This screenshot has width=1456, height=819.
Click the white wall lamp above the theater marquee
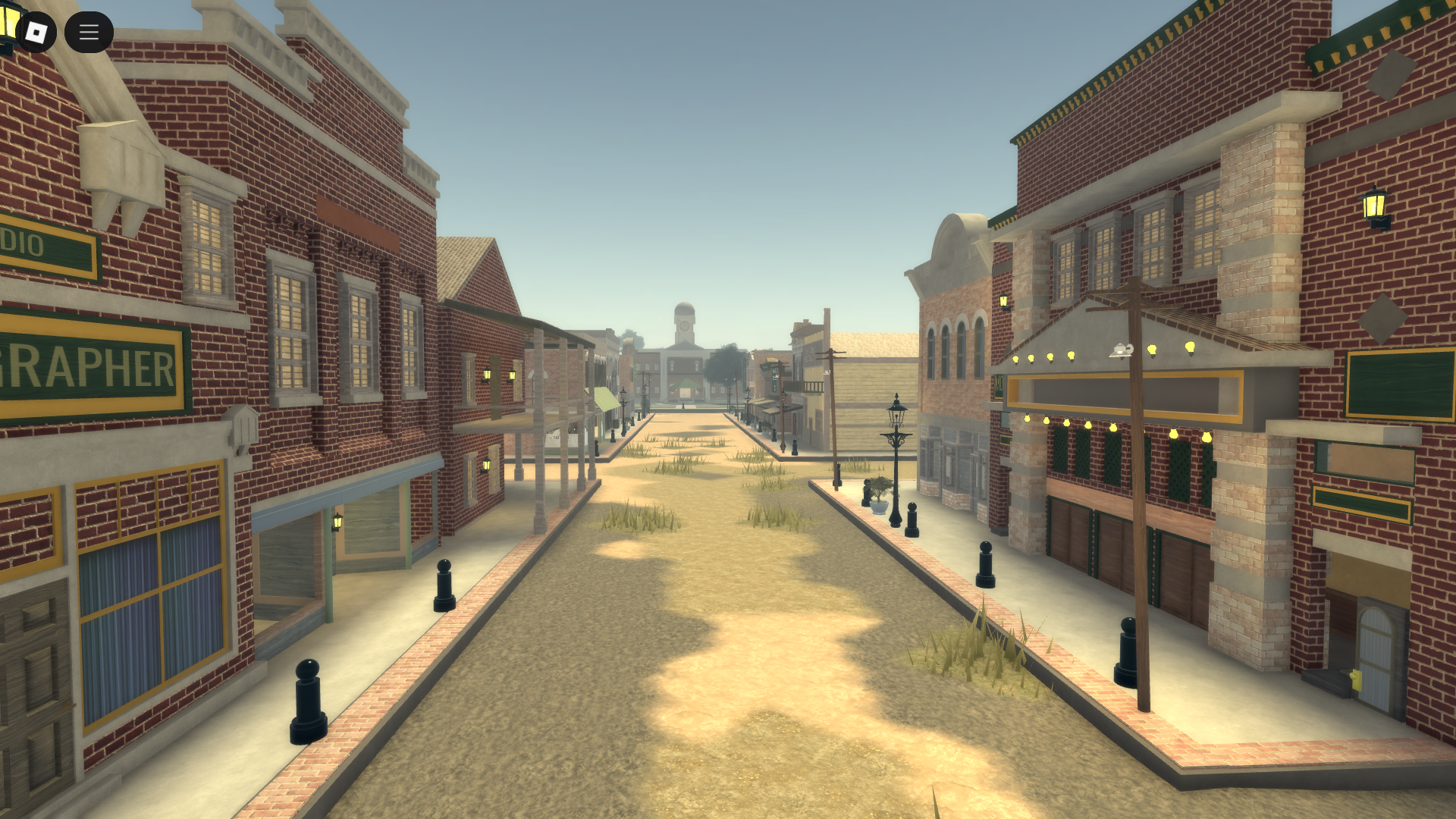click(x=1121, y=350)
